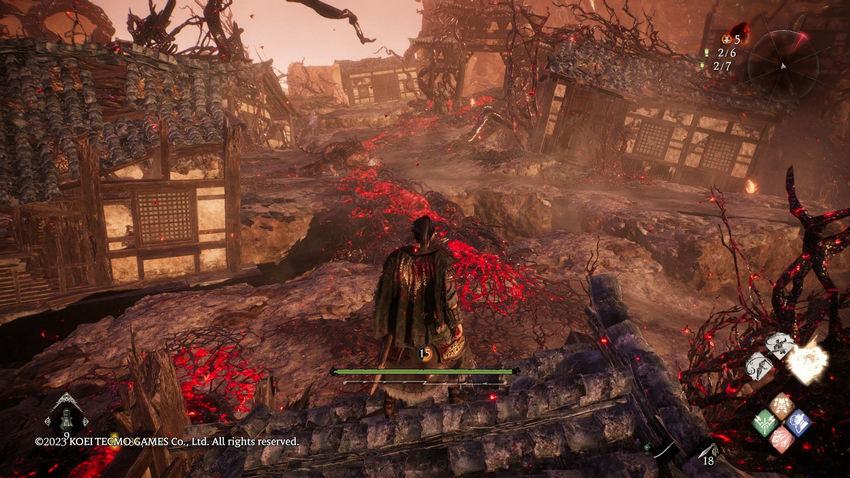This screenshot has width=850, height=478.
Task: Activate the tan wizardry spell tile
Action: click(x=781, y=406)
